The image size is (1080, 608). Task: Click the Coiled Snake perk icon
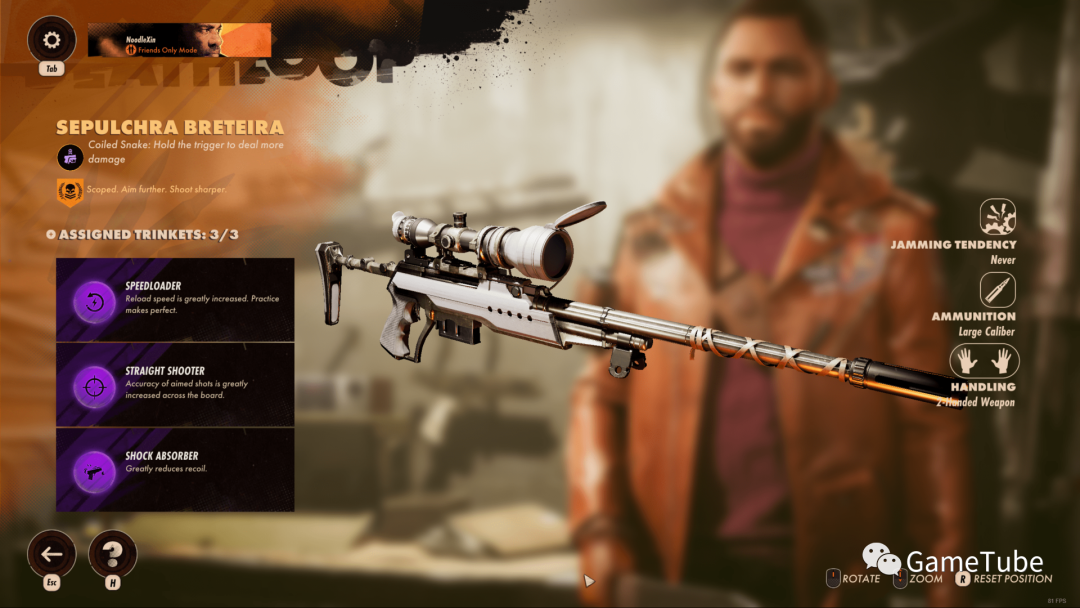70,156
